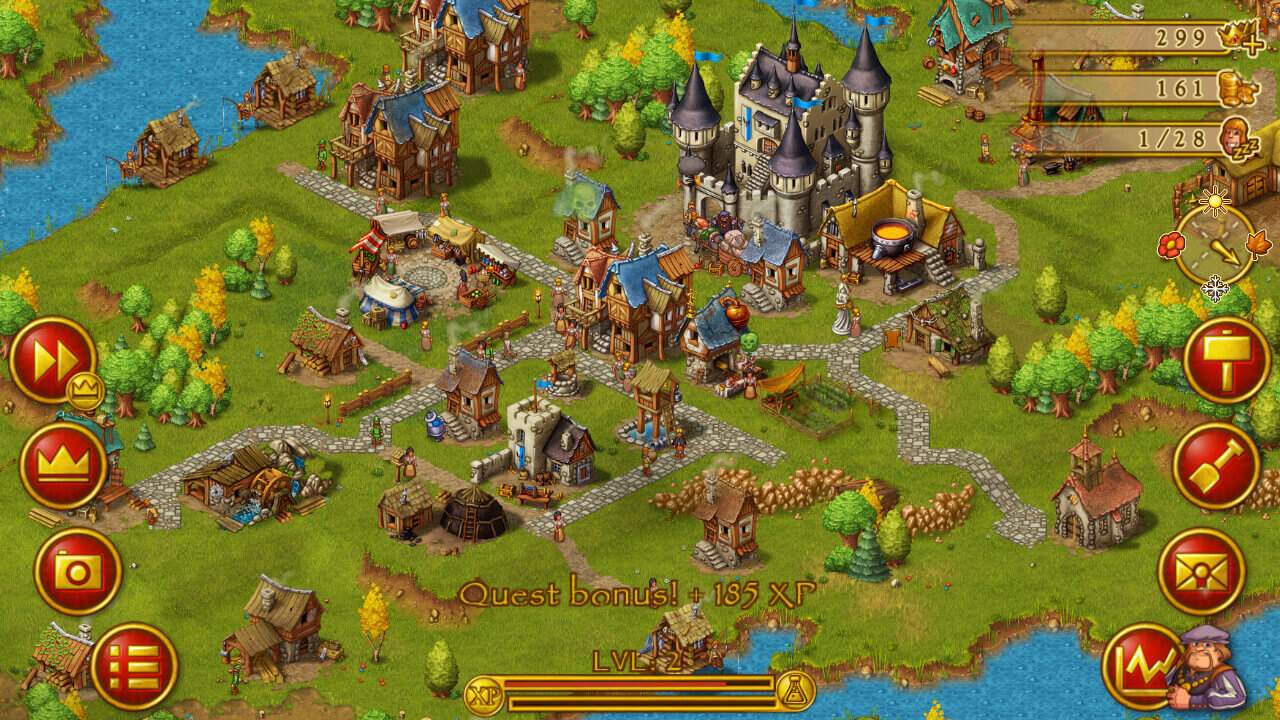This screenshot has height=720, width=1280.
Task: Open the crown menu button
Action: click(64, 465)
